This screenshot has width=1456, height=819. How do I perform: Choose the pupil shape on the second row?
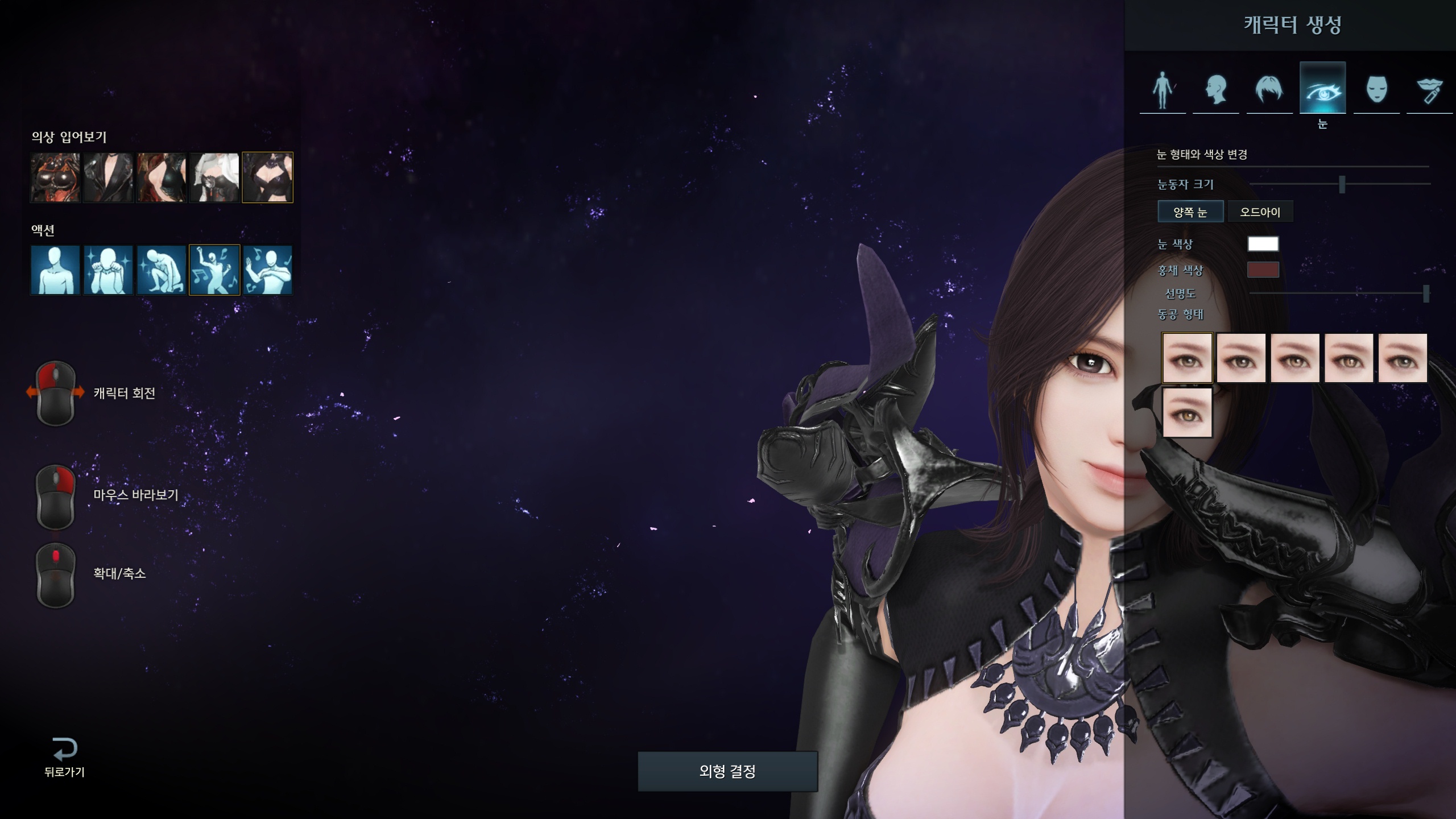[x=1187, y=413]
